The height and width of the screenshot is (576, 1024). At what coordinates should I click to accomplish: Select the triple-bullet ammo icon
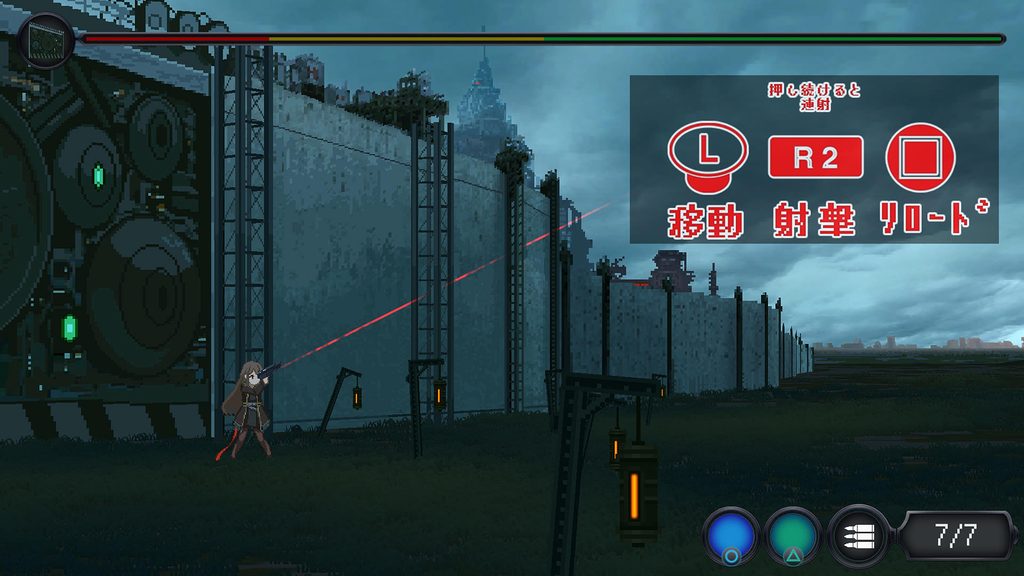point(858,535)
